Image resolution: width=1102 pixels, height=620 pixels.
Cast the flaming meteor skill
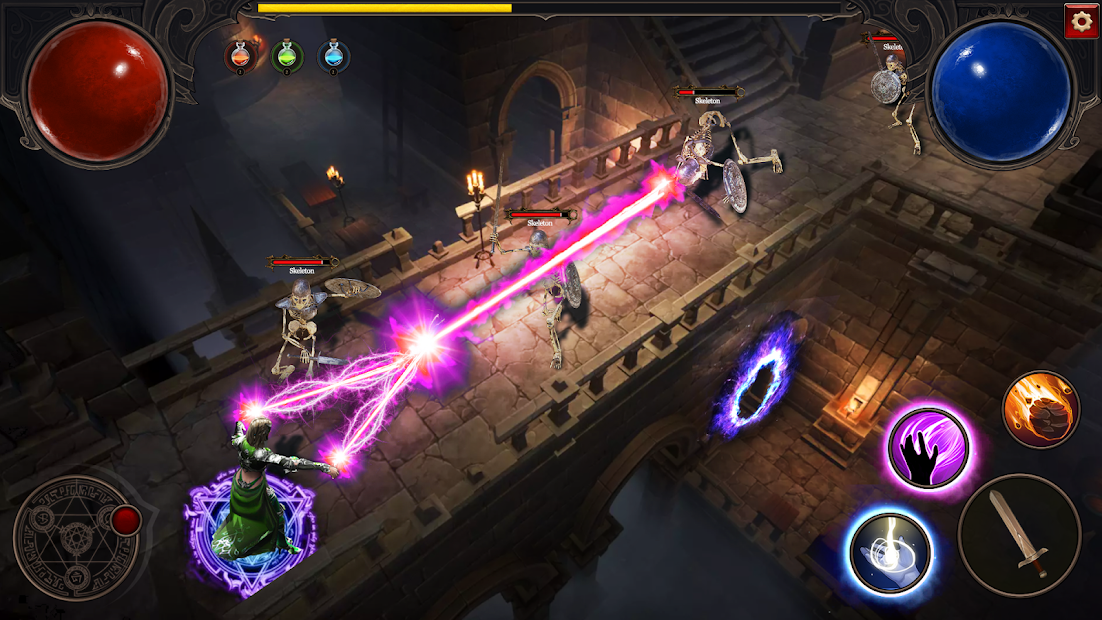click(x=1041, y=409)
